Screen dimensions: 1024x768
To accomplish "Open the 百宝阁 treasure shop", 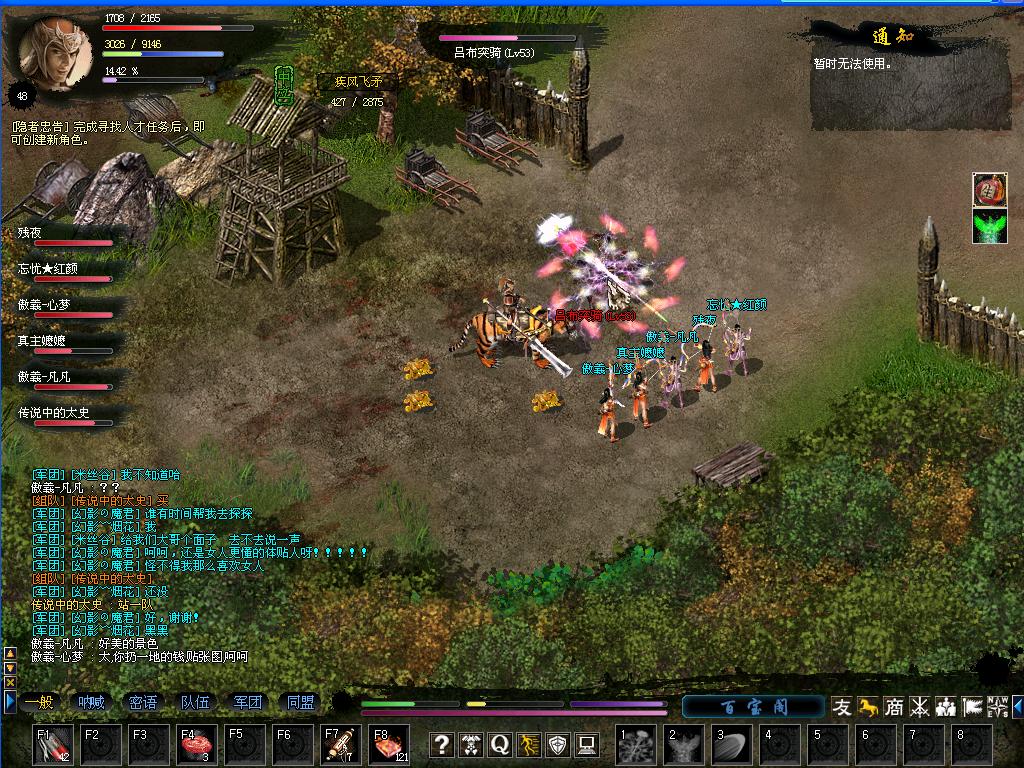I will tap(754, 707).
